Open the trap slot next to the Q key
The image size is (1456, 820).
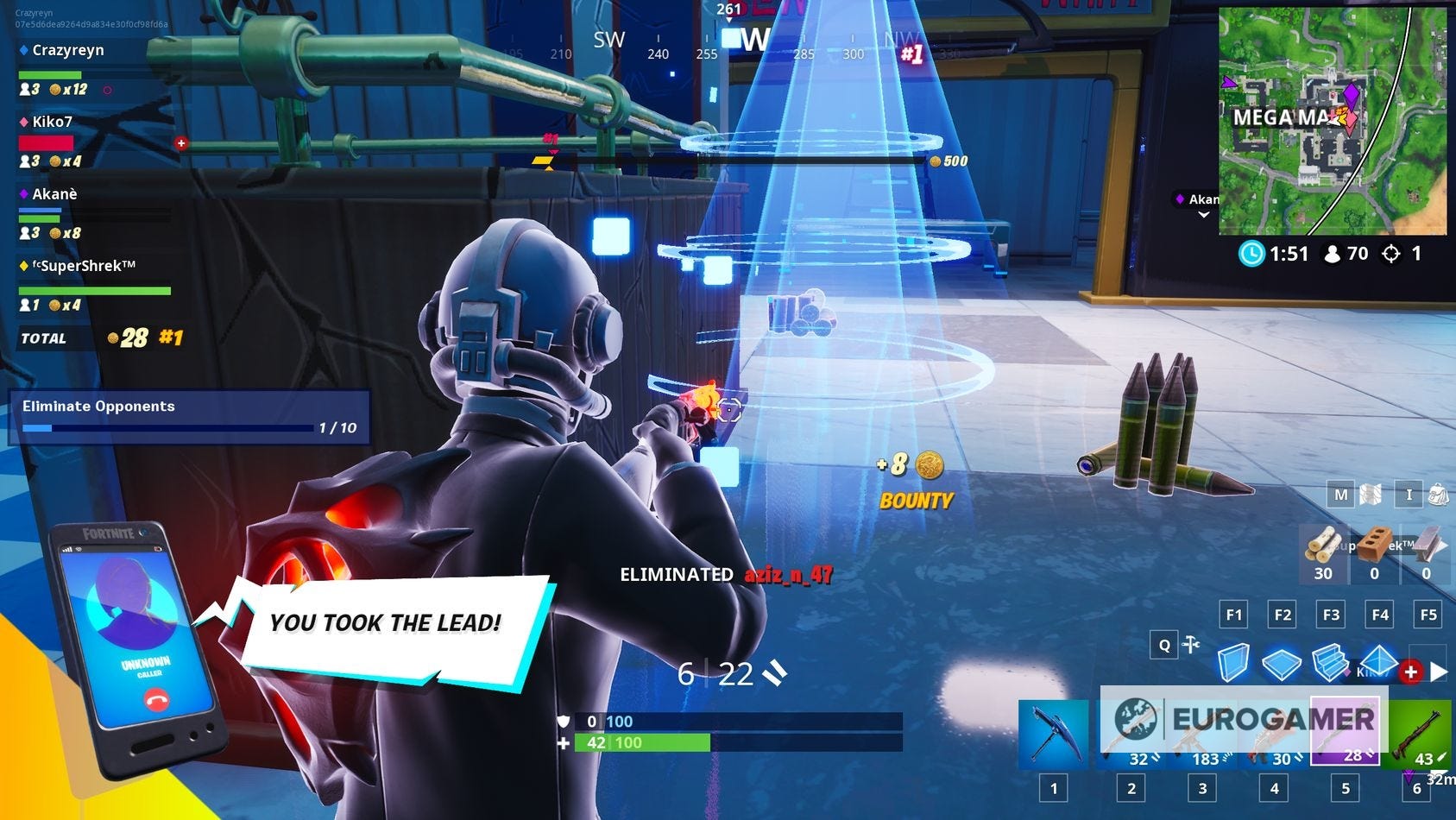point(1191,645)
